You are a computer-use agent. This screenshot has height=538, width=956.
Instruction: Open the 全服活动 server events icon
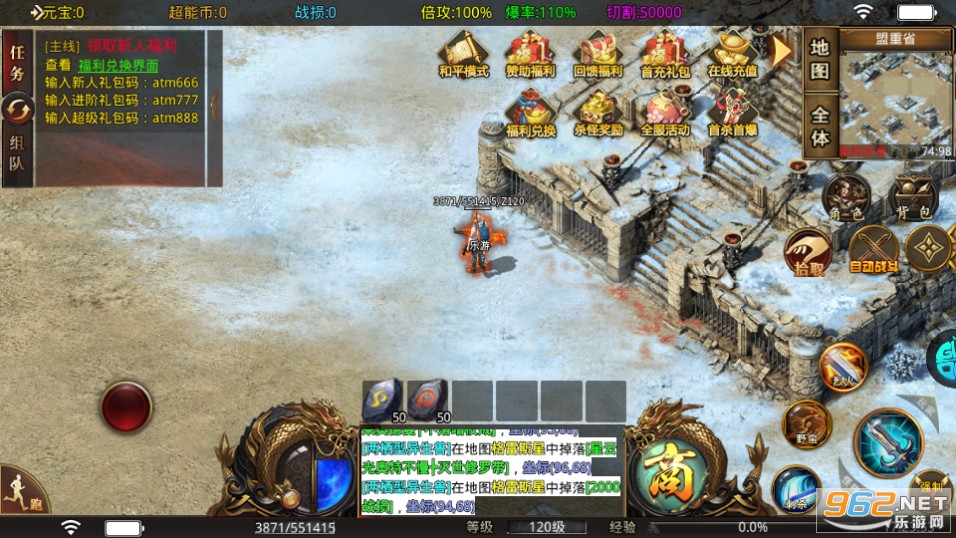pyautogui.click(x=666, y=112)
